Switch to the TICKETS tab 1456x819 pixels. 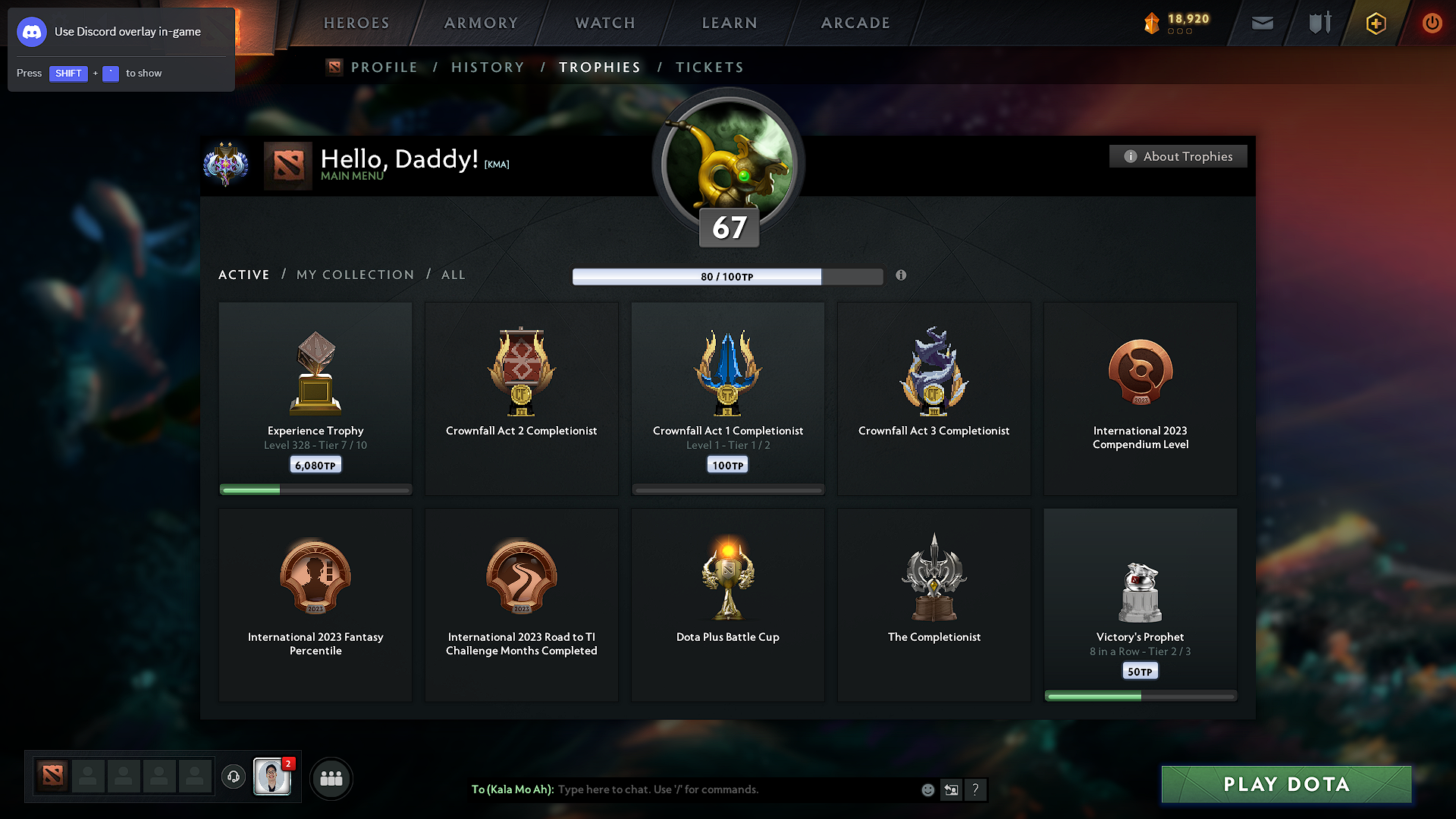[709, 67]
